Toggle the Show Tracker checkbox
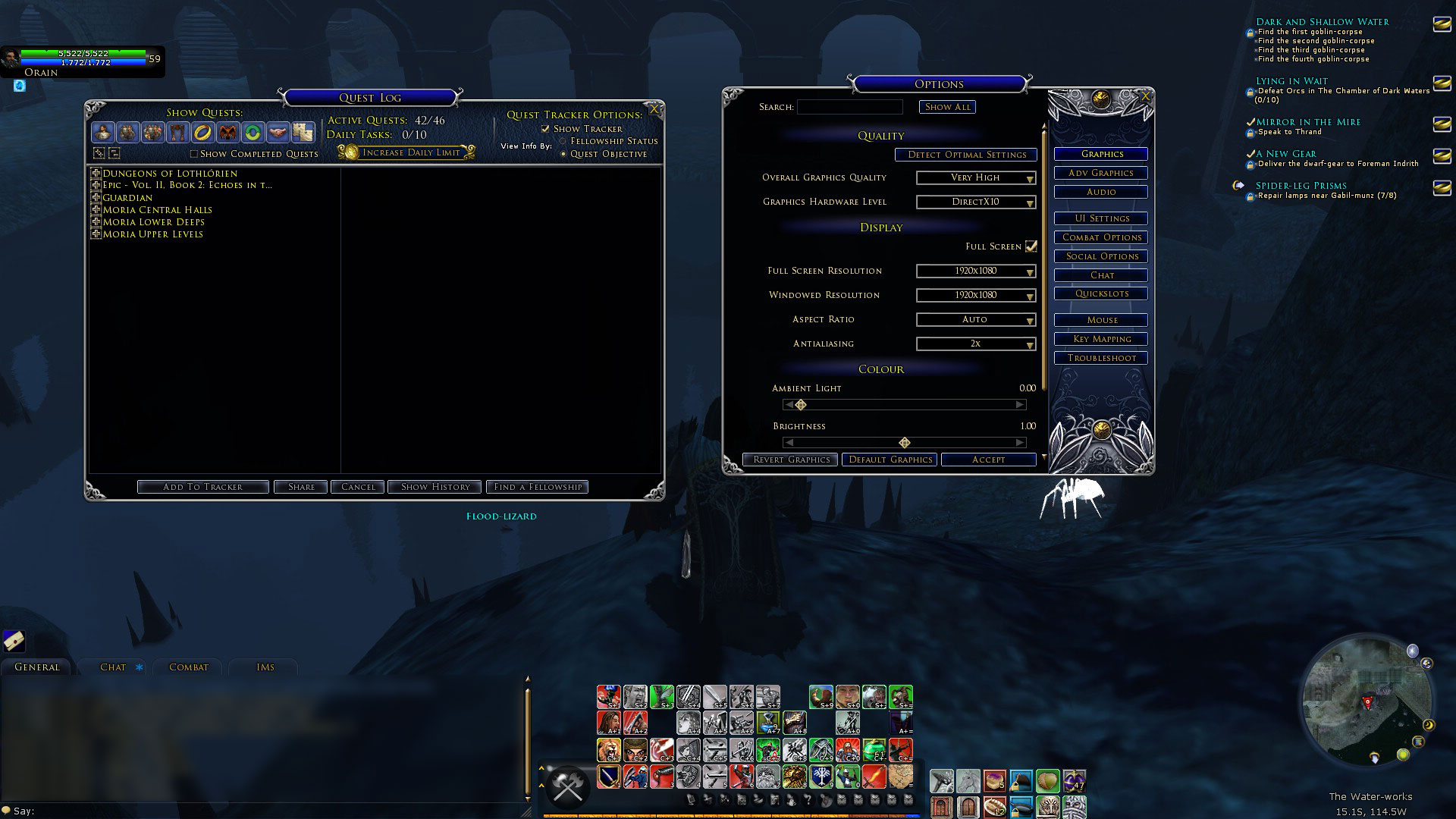Viewport: 1456px width, 819px height. tap(545, 129)
